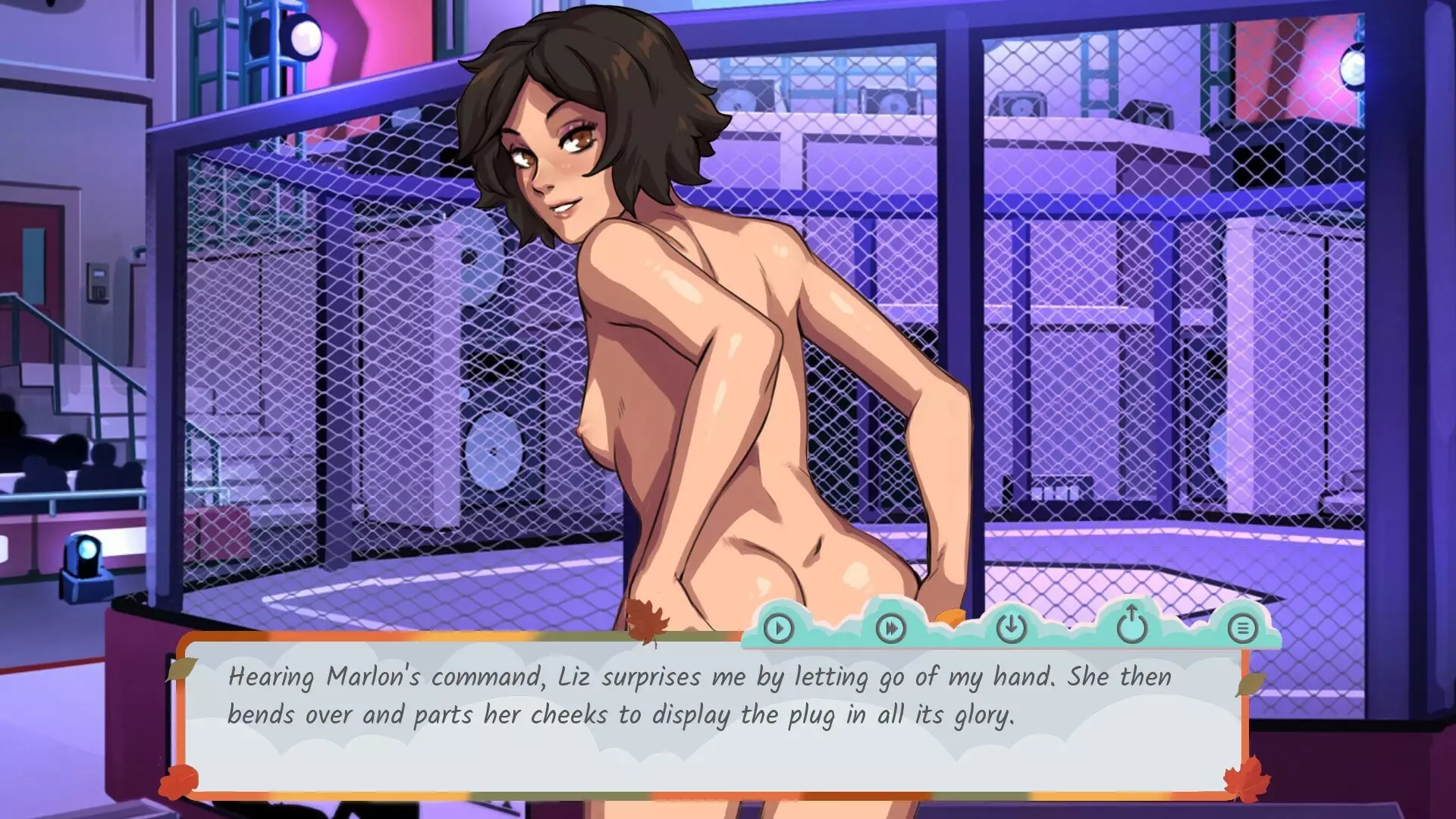Open the three-line menu button

pyautogui.click(x=1242, y=628)
